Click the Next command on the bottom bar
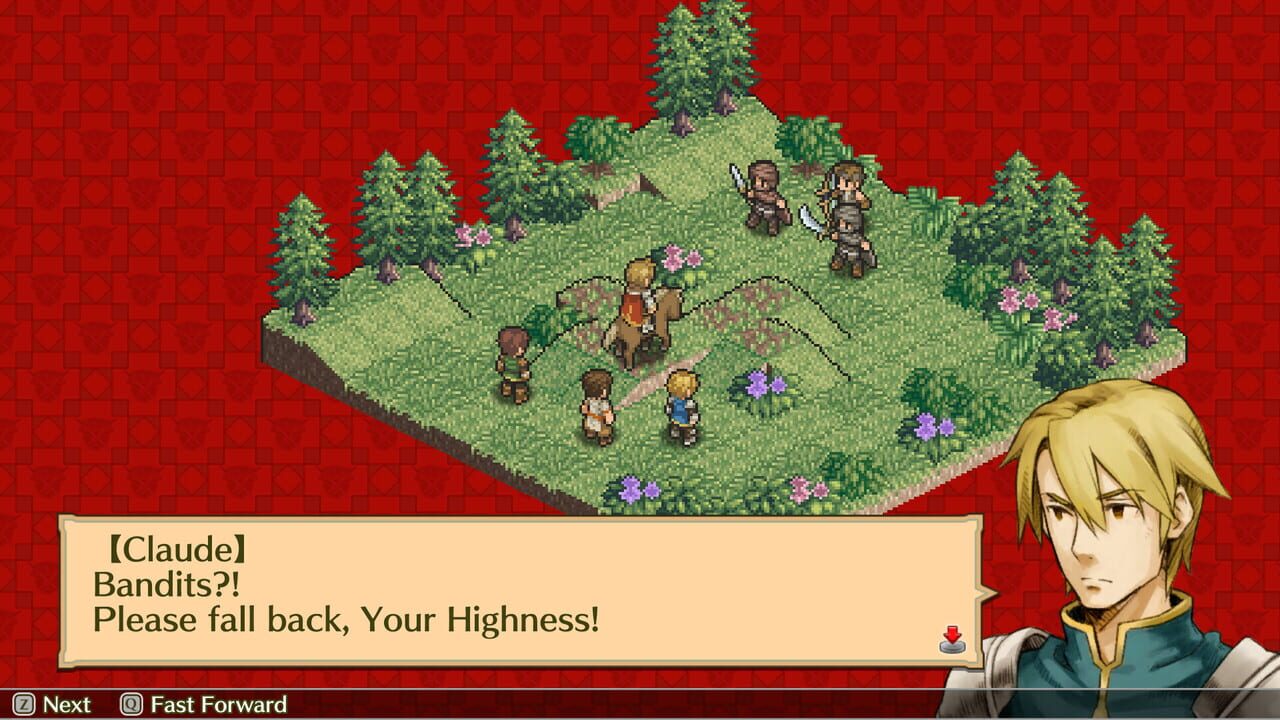The image size is (1280, 720). [x=65, y=705]
